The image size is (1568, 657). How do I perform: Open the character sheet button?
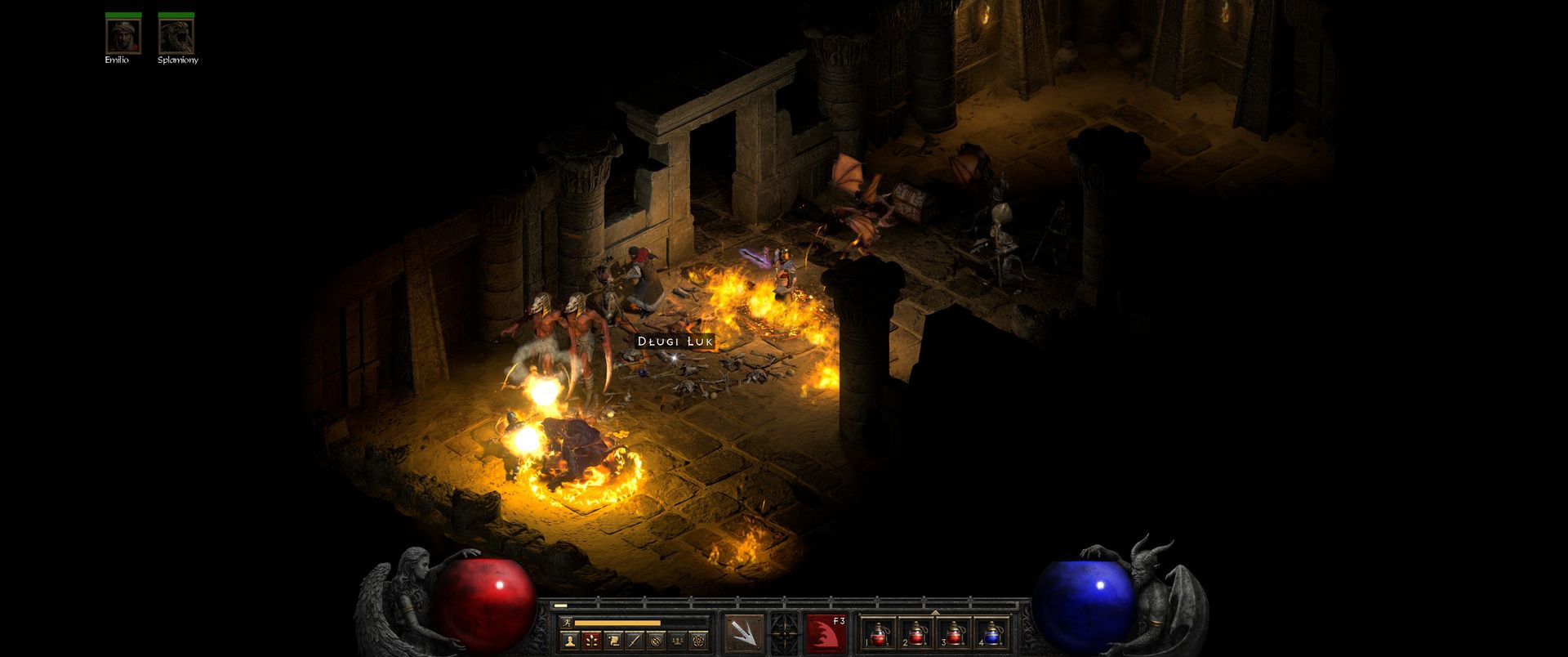click(x=569, y=641)
